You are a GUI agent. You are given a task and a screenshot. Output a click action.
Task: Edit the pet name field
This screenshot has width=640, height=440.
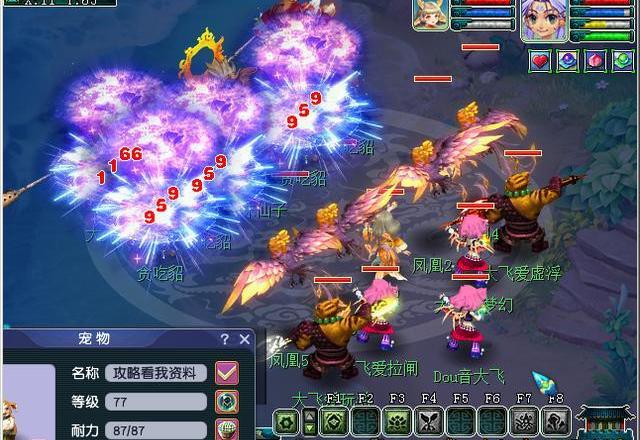coord(156,373)
